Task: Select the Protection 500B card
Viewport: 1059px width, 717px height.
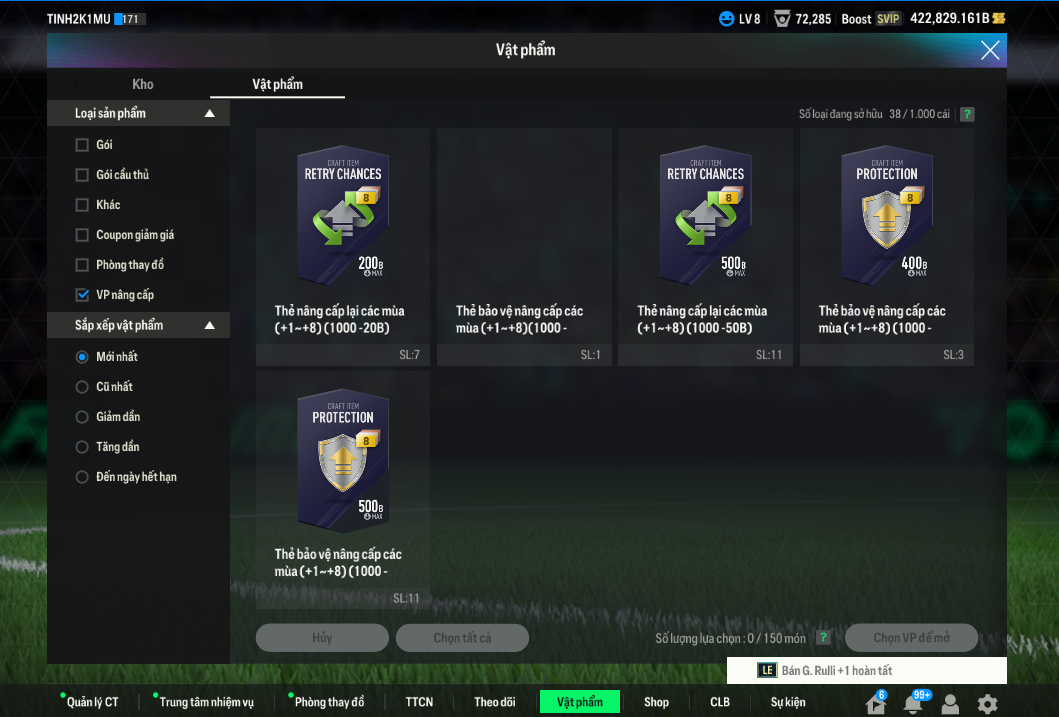Action: (343, 461)
